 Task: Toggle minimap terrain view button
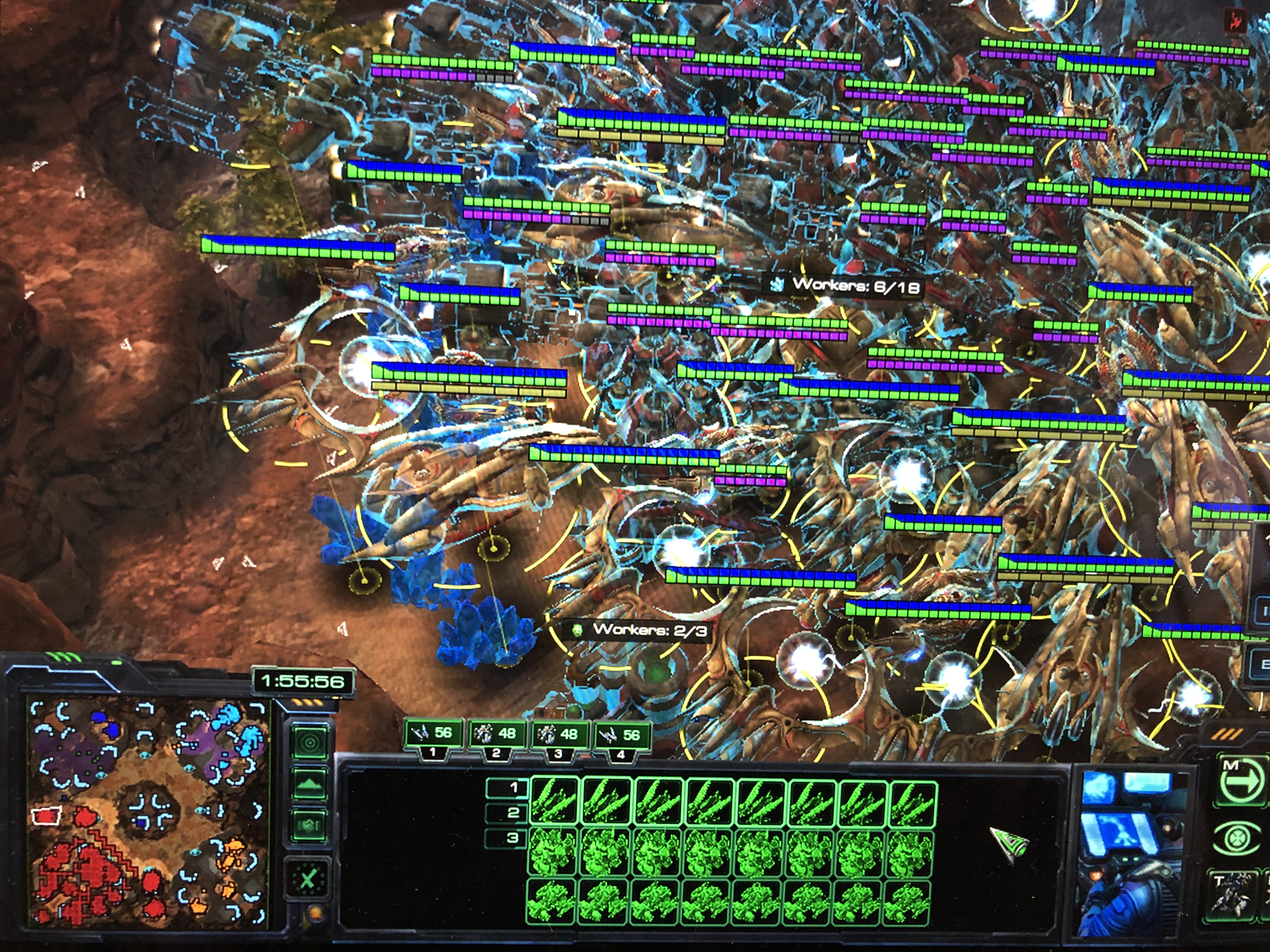pyautogui.click(x=309, y=784)
